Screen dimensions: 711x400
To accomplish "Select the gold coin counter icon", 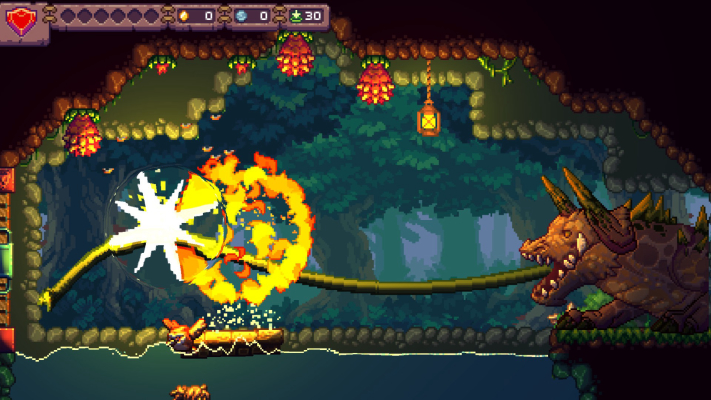I will pyautogui.click(x=182, y=16).
